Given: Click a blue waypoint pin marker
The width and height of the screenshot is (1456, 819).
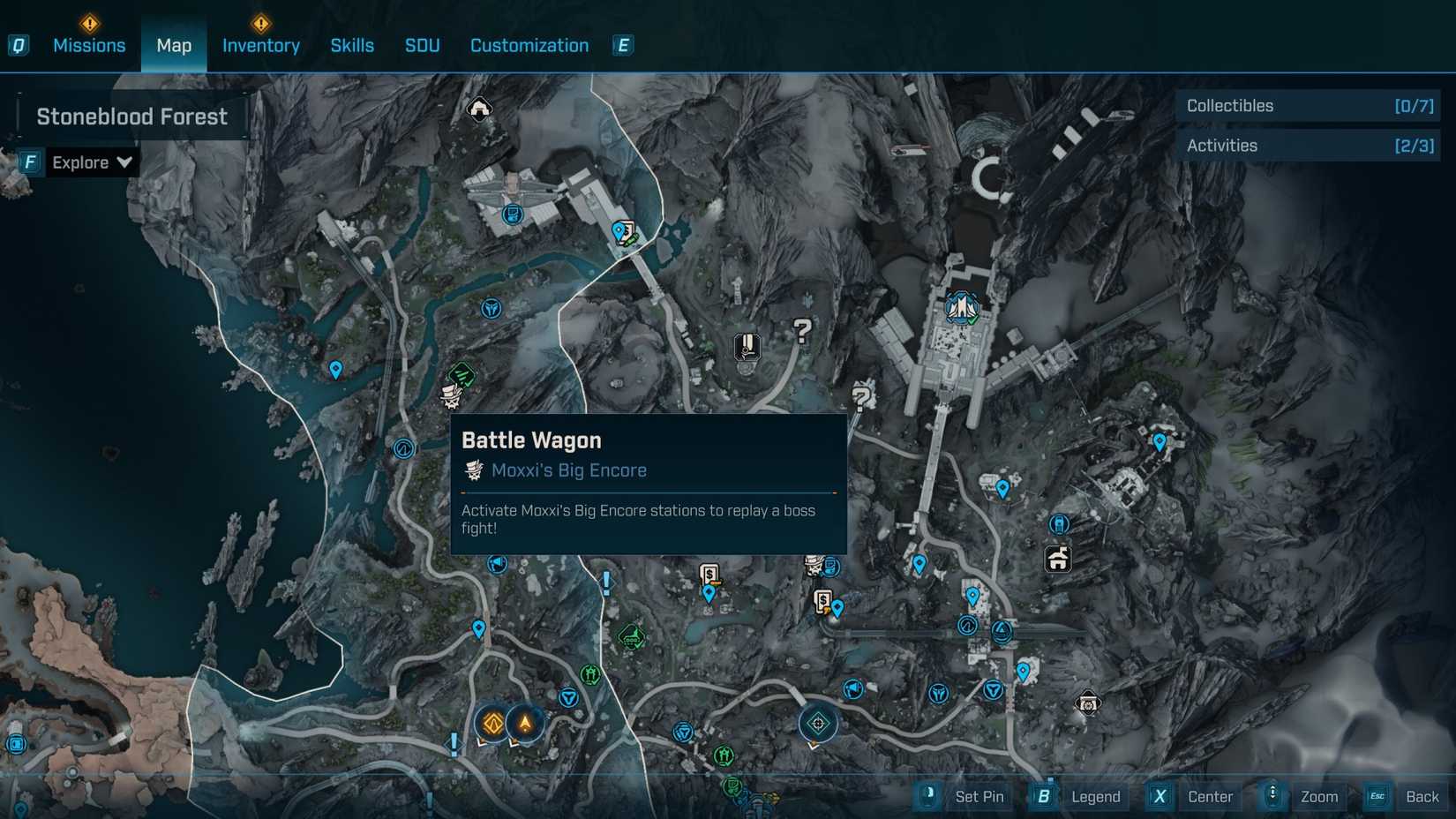Looking at the screenshot, I should 335,370.
